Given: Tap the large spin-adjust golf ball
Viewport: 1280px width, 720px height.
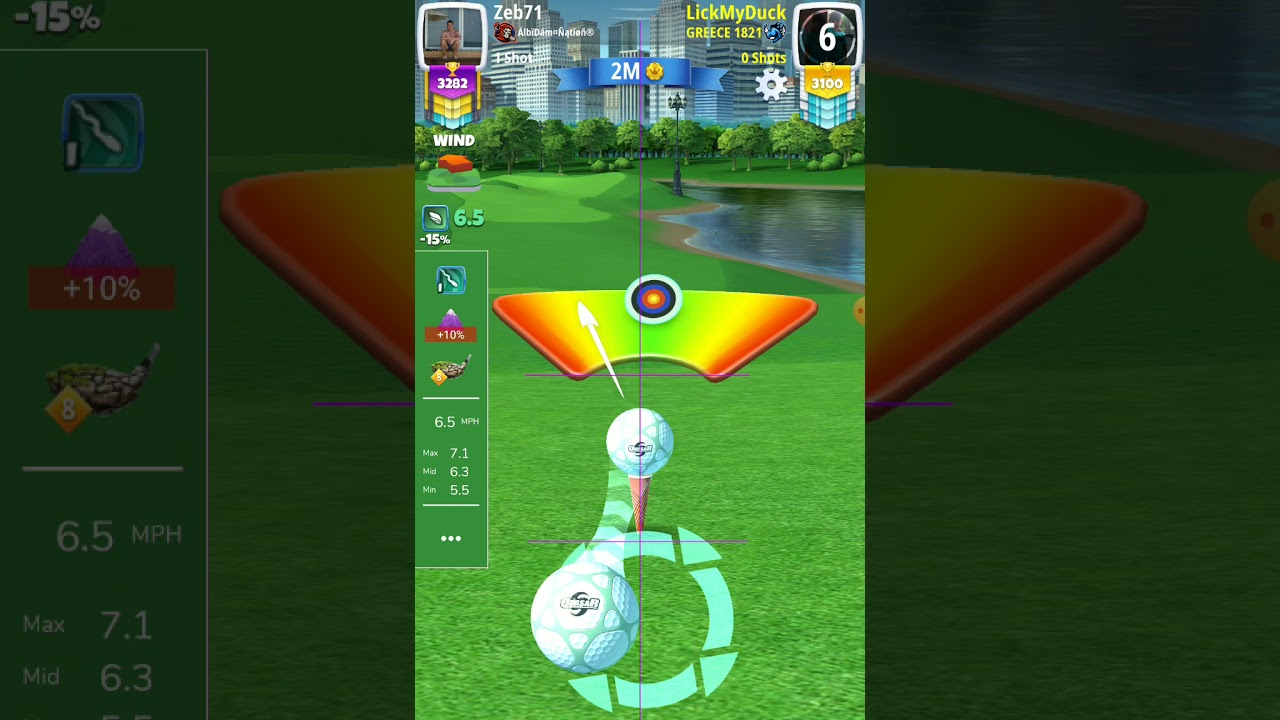Looking at the screenshot, I should click(x=584, y=617).
